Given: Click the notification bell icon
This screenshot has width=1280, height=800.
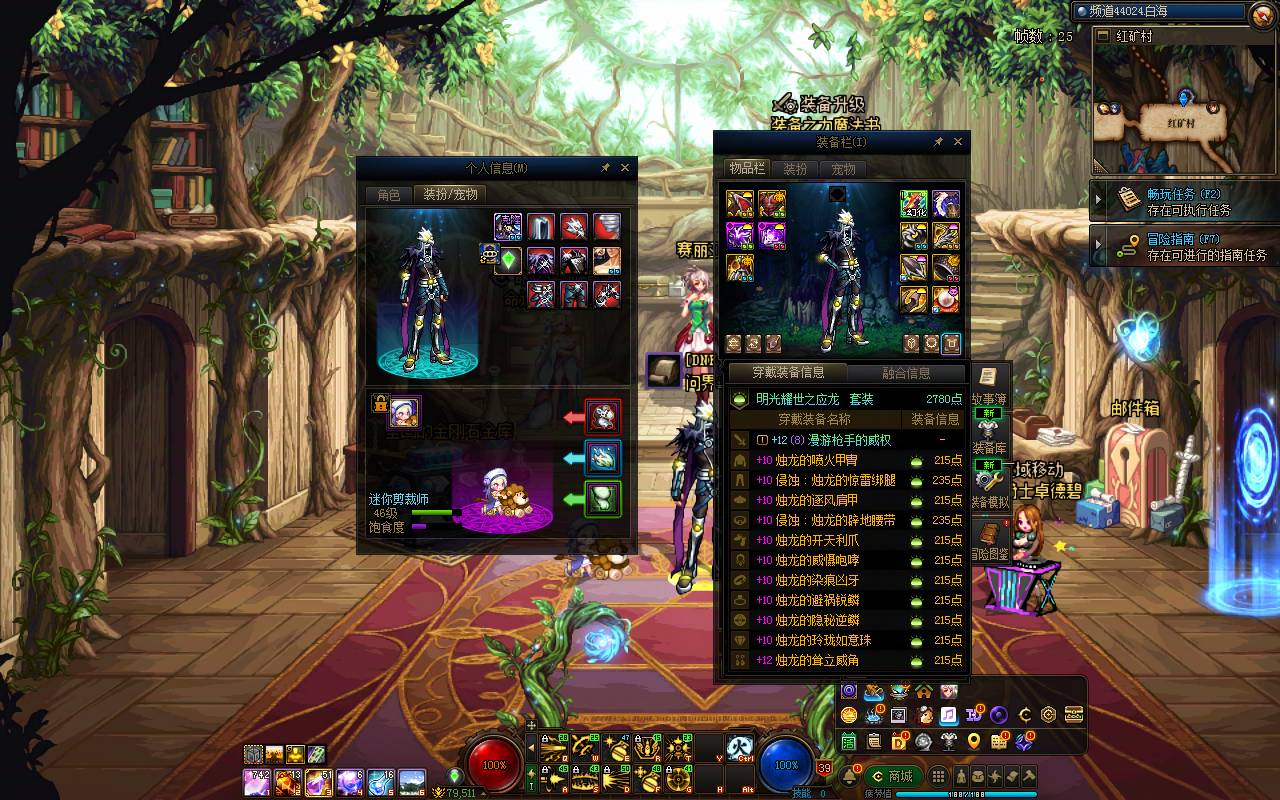Looking at the screenshot, I should tap(851, 776).
